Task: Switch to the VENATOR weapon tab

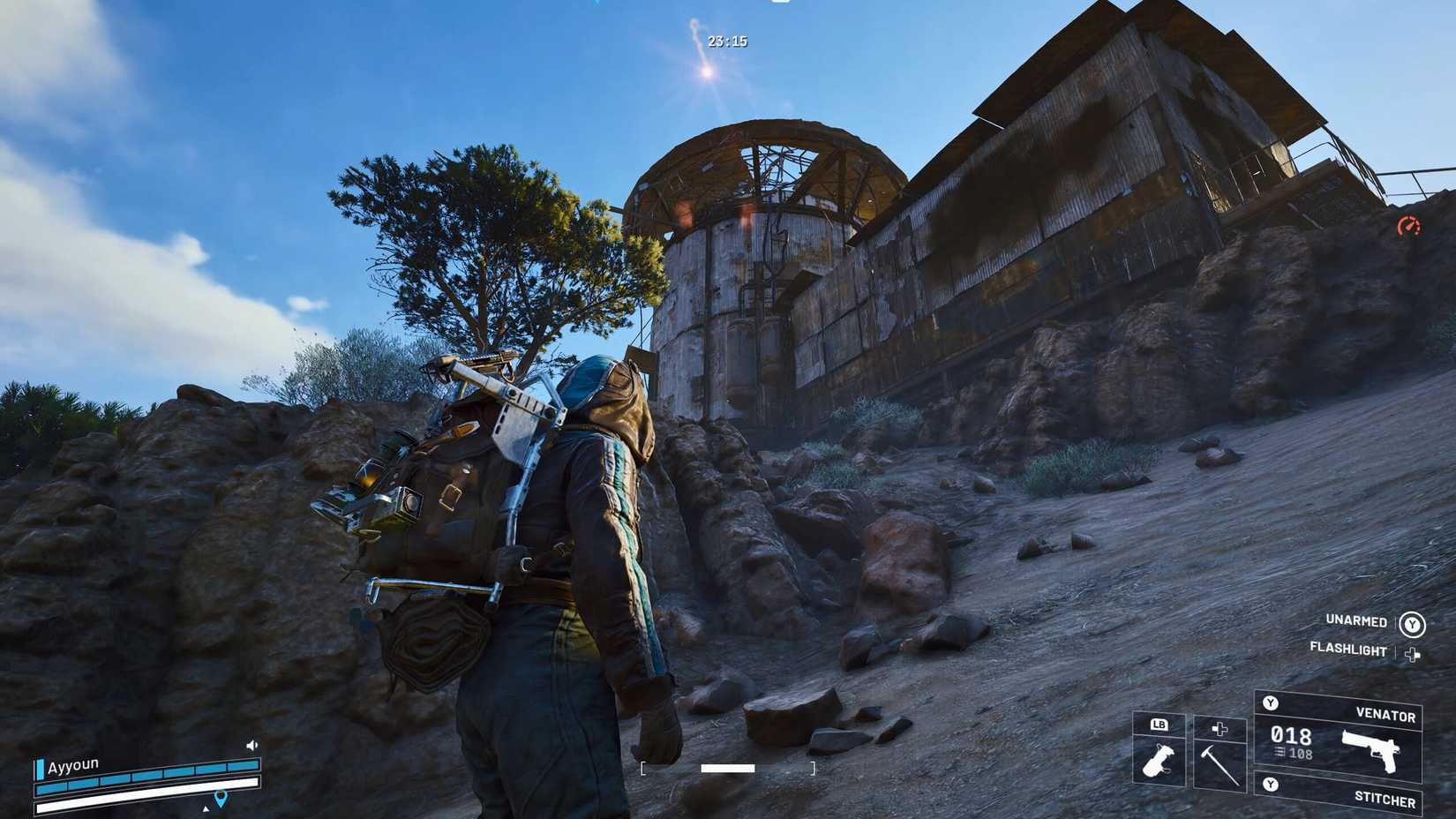Action: pyautogui.click(x=1385, y=716)
